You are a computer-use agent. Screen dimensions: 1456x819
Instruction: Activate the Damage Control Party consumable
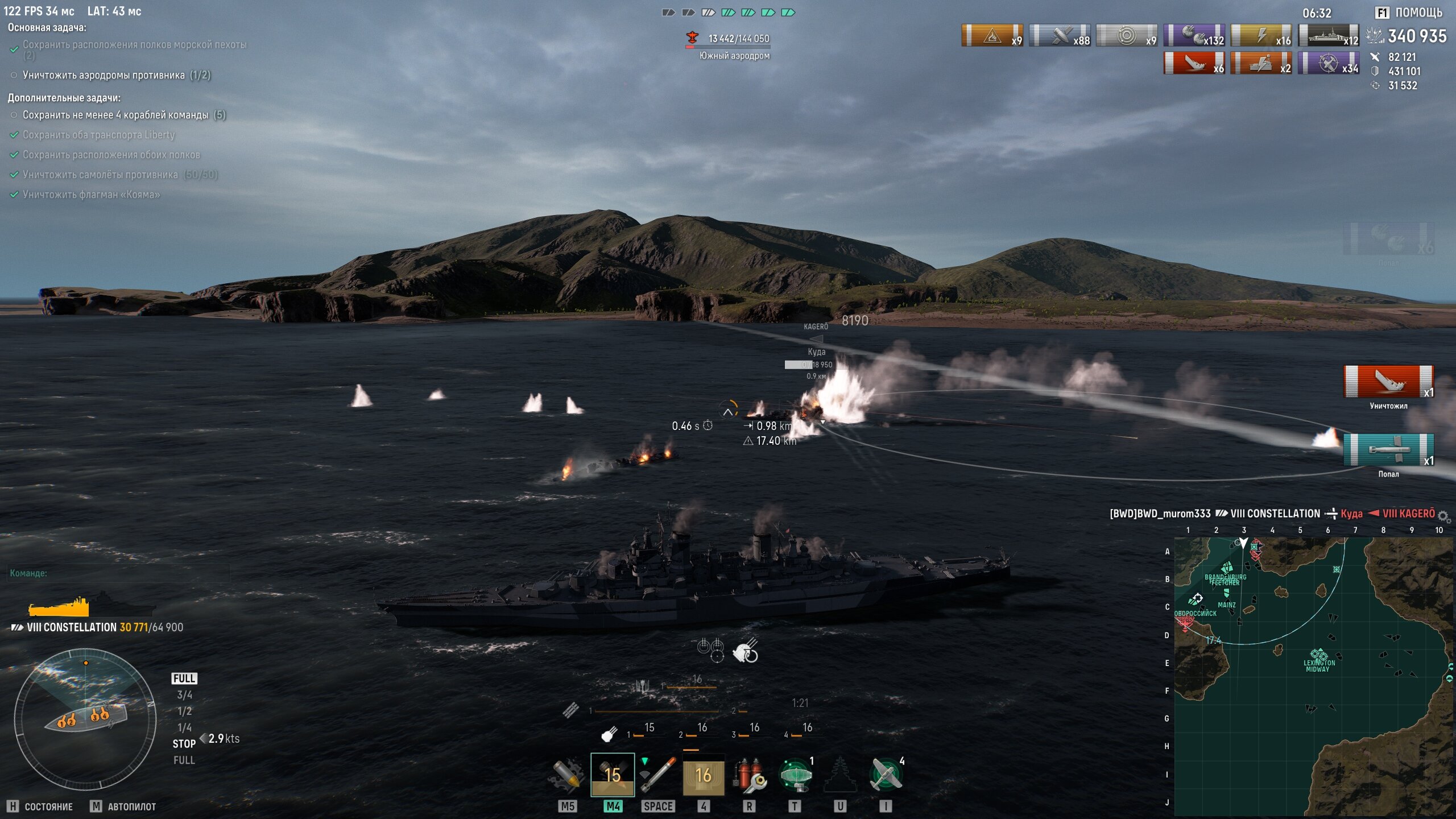coord(749,775)
